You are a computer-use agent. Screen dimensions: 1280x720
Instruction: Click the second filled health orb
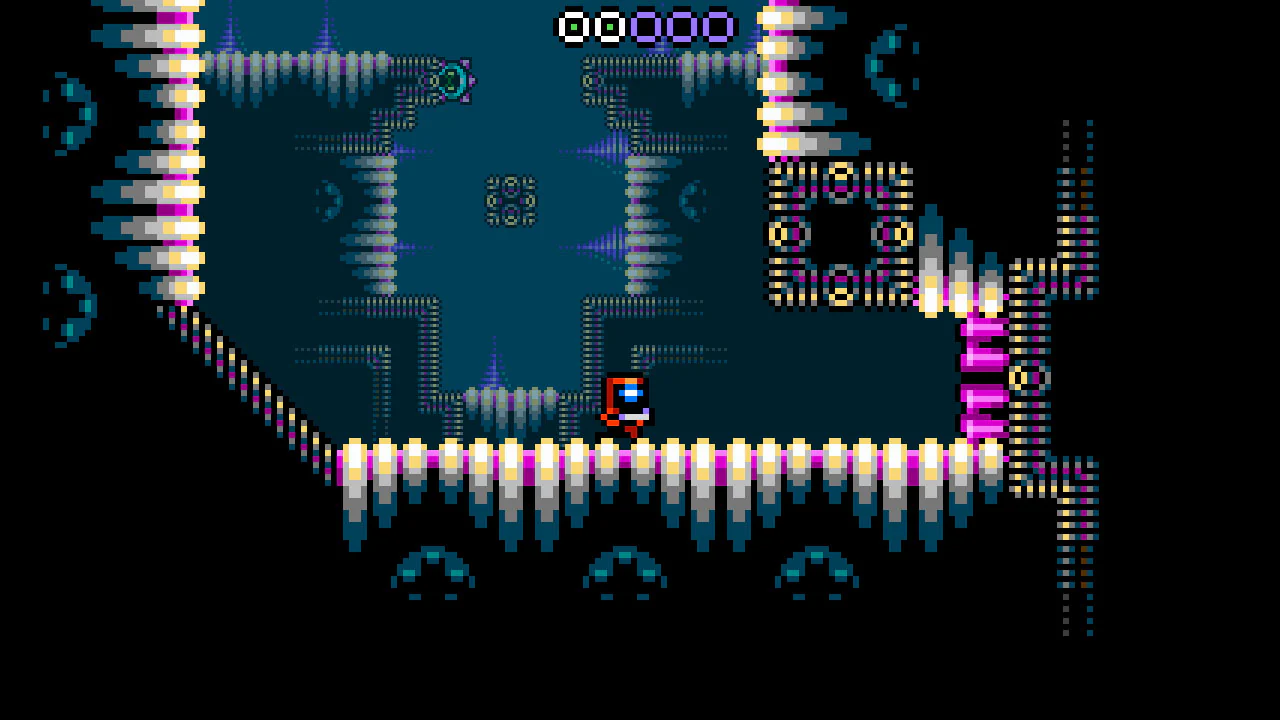point(608,25)
